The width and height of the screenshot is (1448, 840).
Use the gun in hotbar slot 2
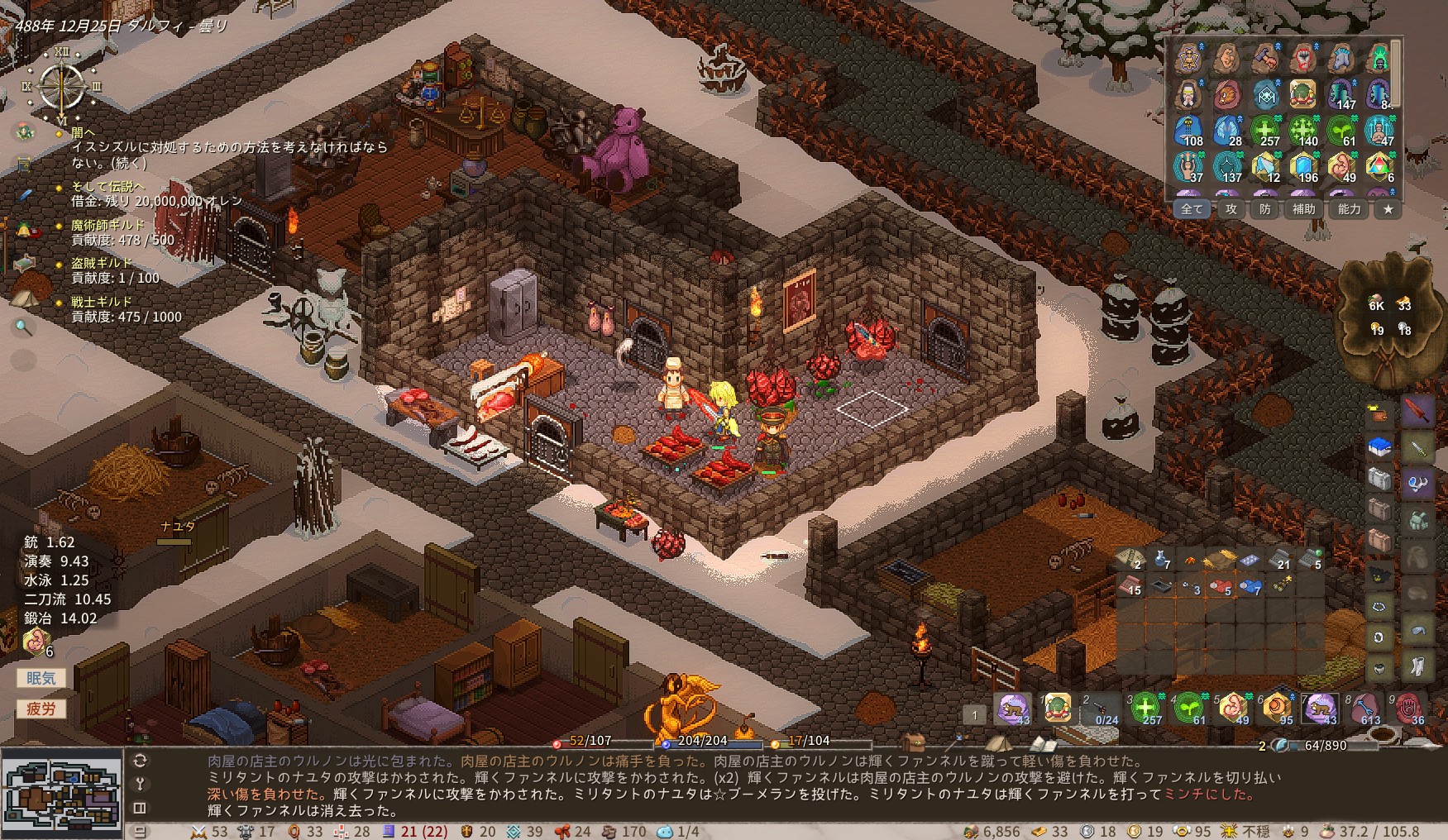tap(1102, 709)
